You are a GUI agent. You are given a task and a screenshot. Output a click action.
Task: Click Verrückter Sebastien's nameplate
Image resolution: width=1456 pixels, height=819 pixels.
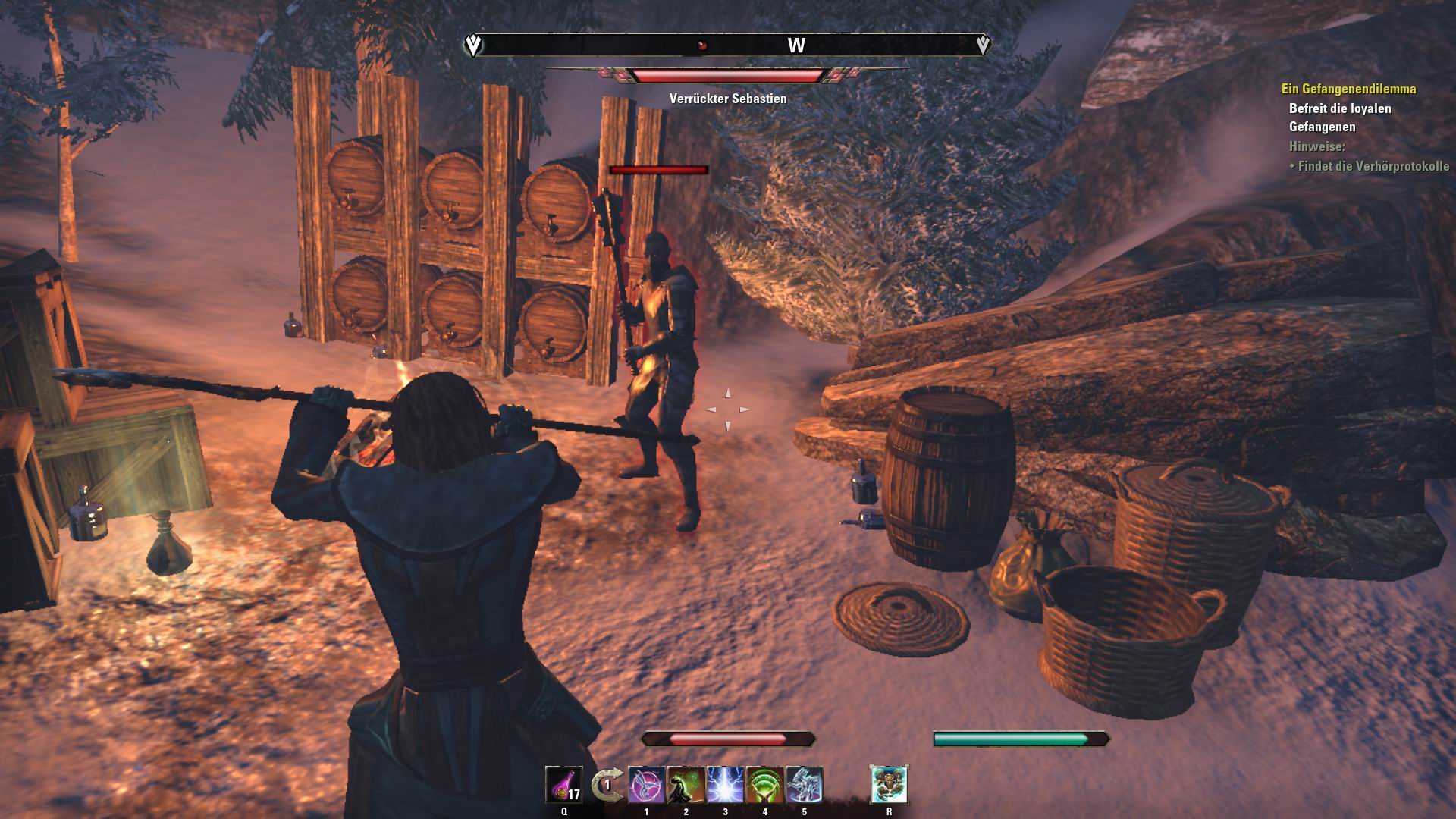pyautogui.click(x=727, y=97)
